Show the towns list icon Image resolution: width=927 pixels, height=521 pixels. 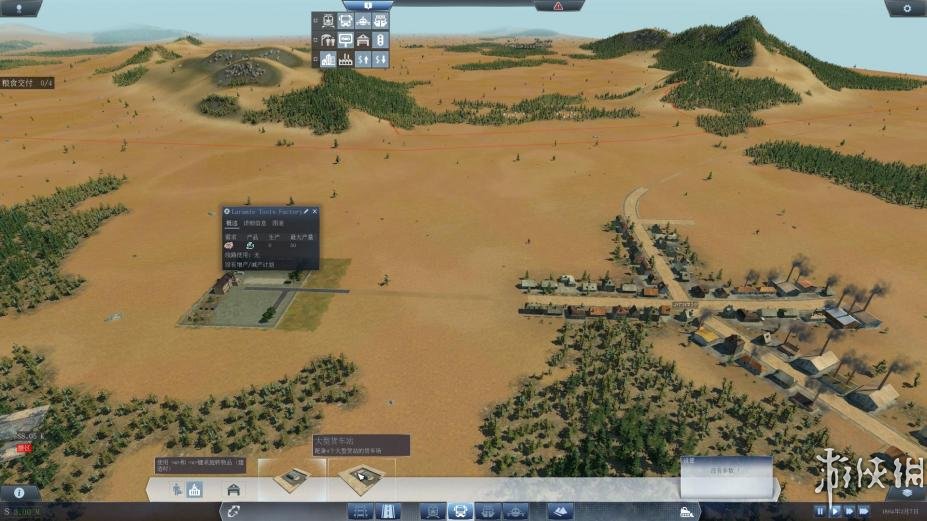(x=327, y=60)
